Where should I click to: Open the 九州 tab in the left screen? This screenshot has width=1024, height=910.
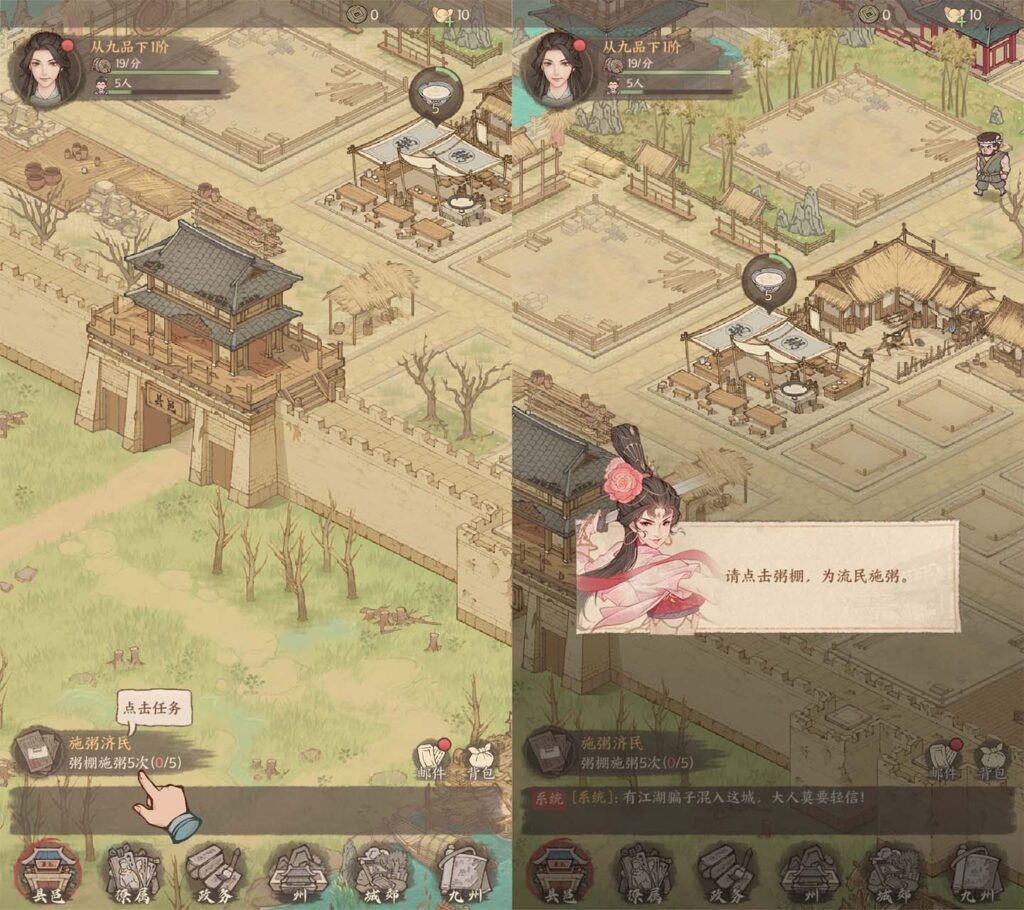tap(459, 871)
